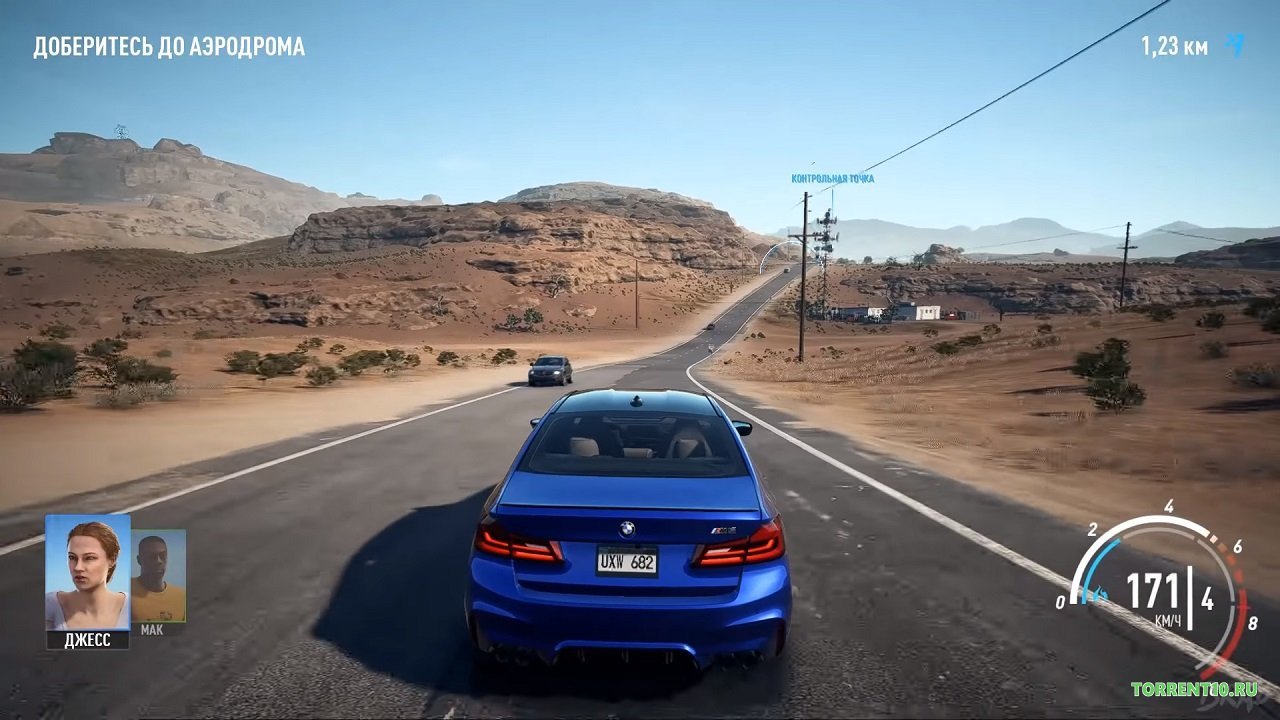Click the blue RPM arc on the tachometer

point(1096,562)
